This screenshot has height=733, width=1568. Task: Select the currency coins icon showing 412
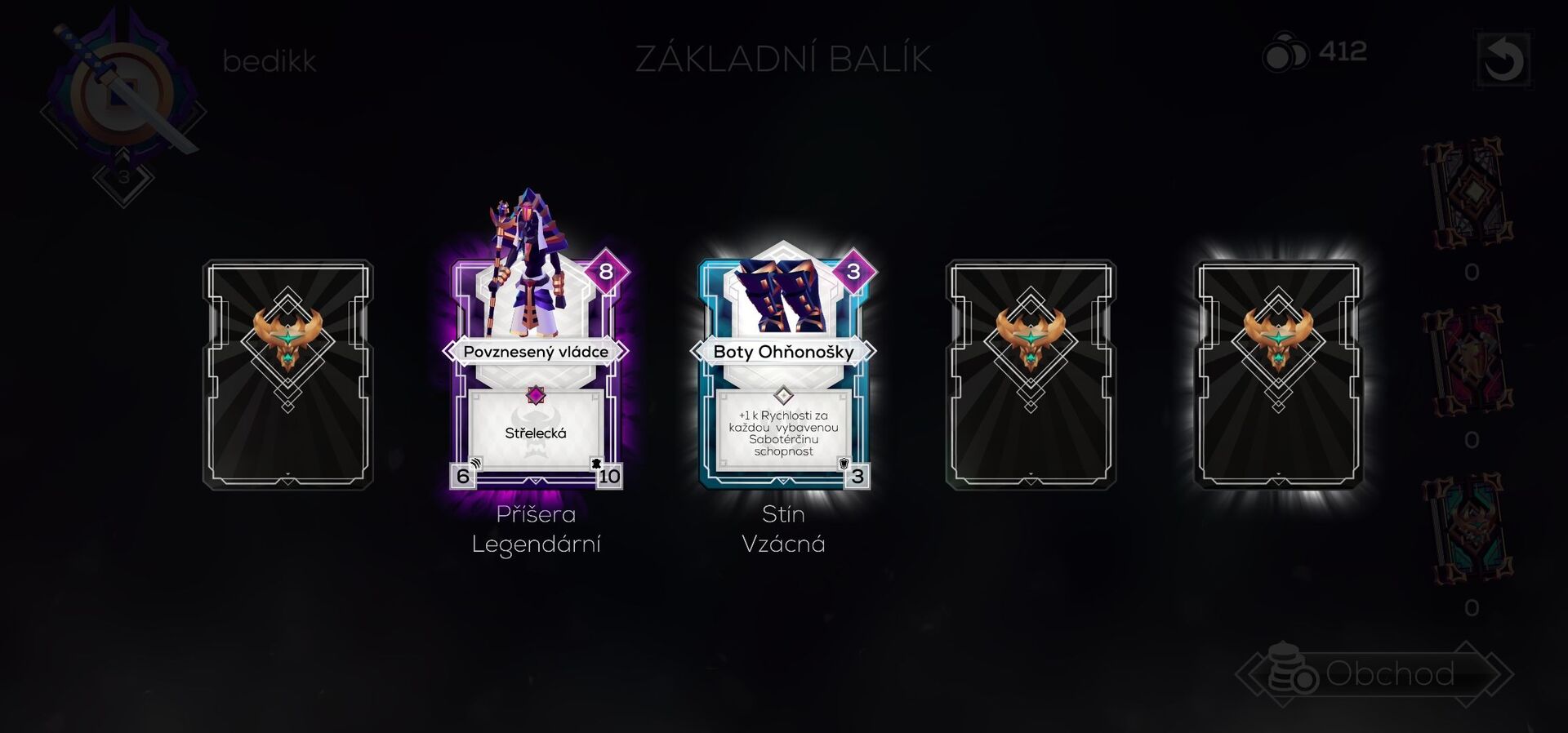[1285, 53]
